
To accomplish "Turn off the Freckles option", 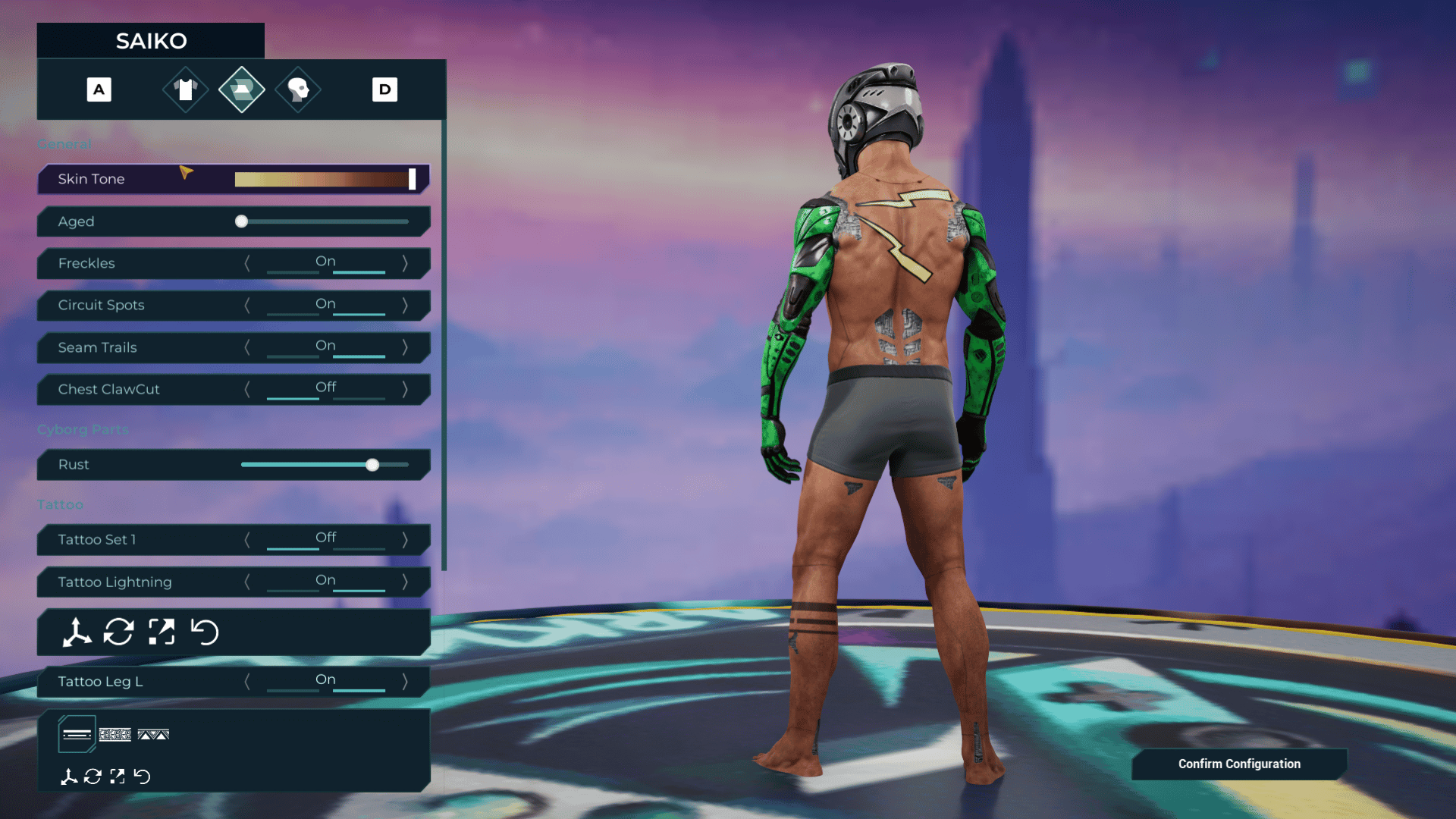I will coord(248,263).
